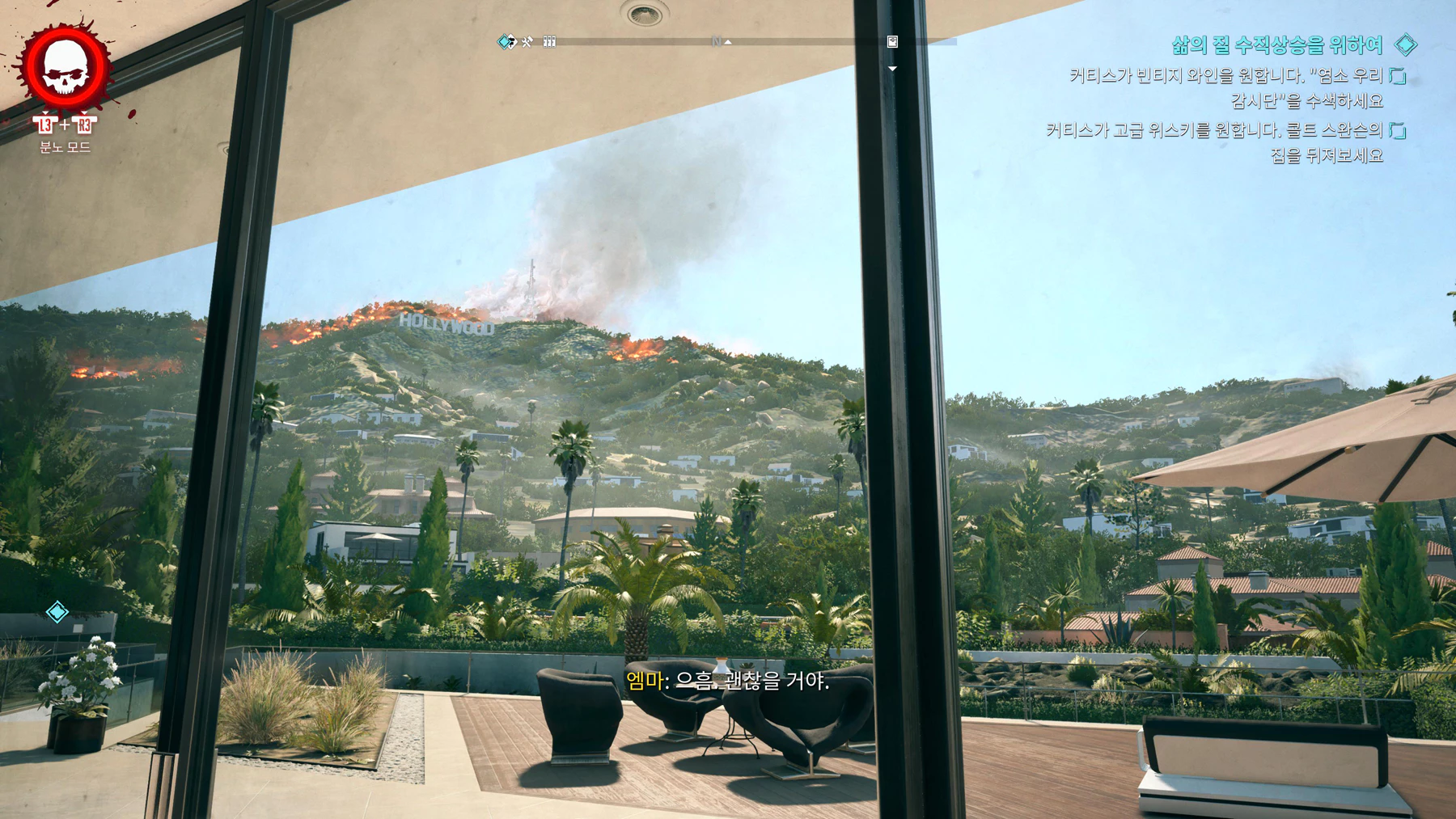The height and width of the screenshot is (819, 1456).
Task: Click the cyan diamond waypoint marker near the flowers
Action: click(57, 612)
